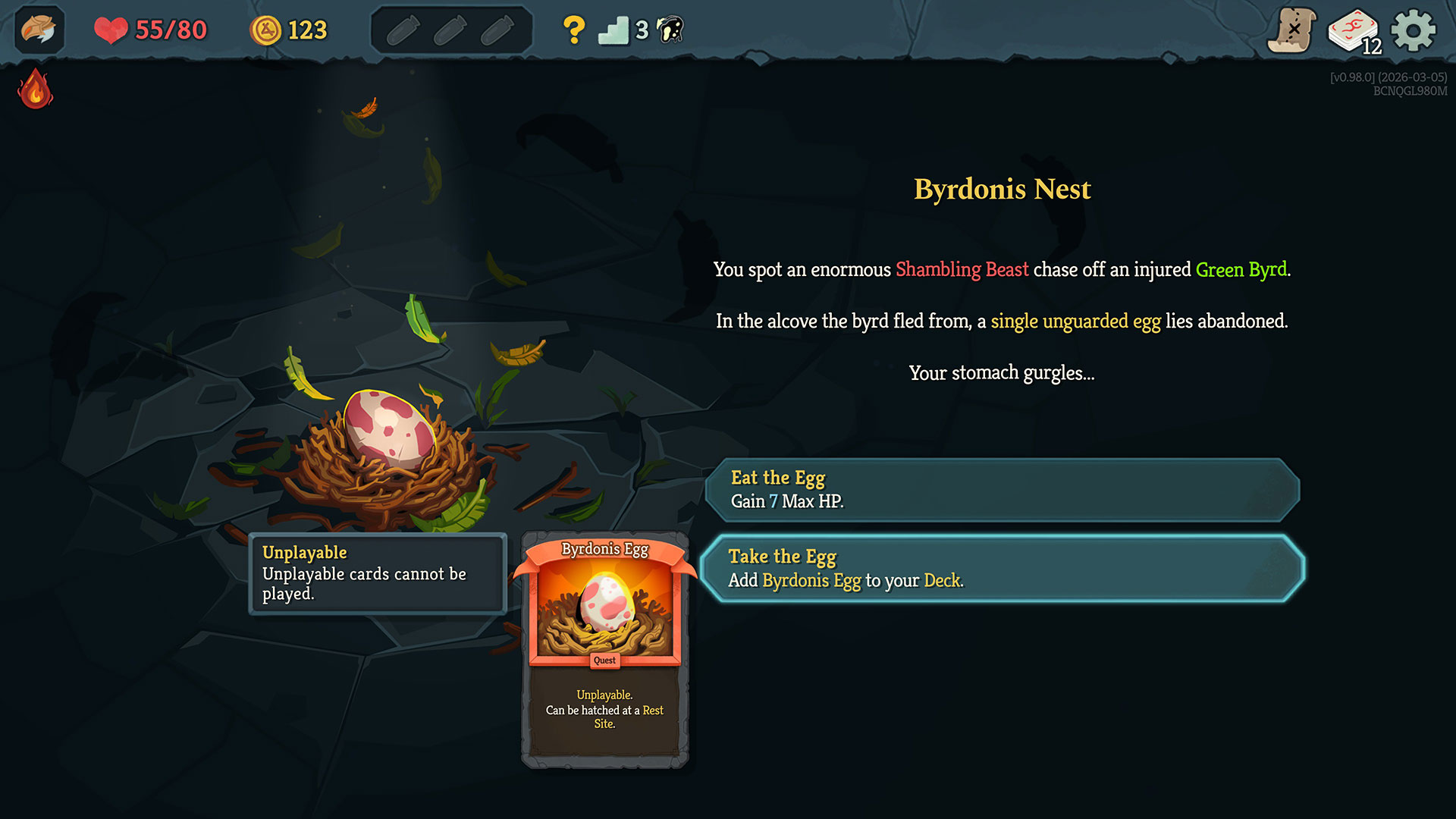Screen dimensions: 1456x819
Task: Select Take the Egg option
Action: click(1003, 569)
